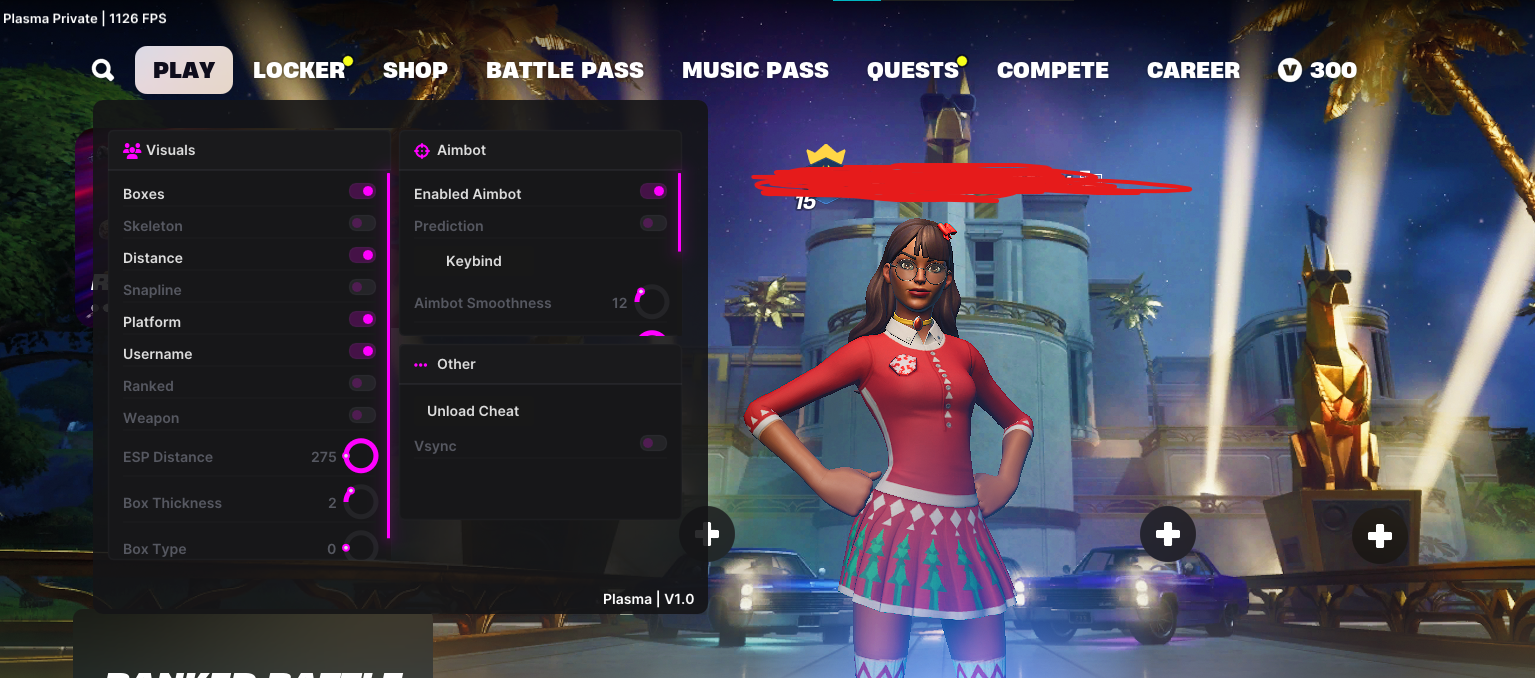Open the Locker tab
Viewport: 1535px width, 678px height.
pos(298,70)
